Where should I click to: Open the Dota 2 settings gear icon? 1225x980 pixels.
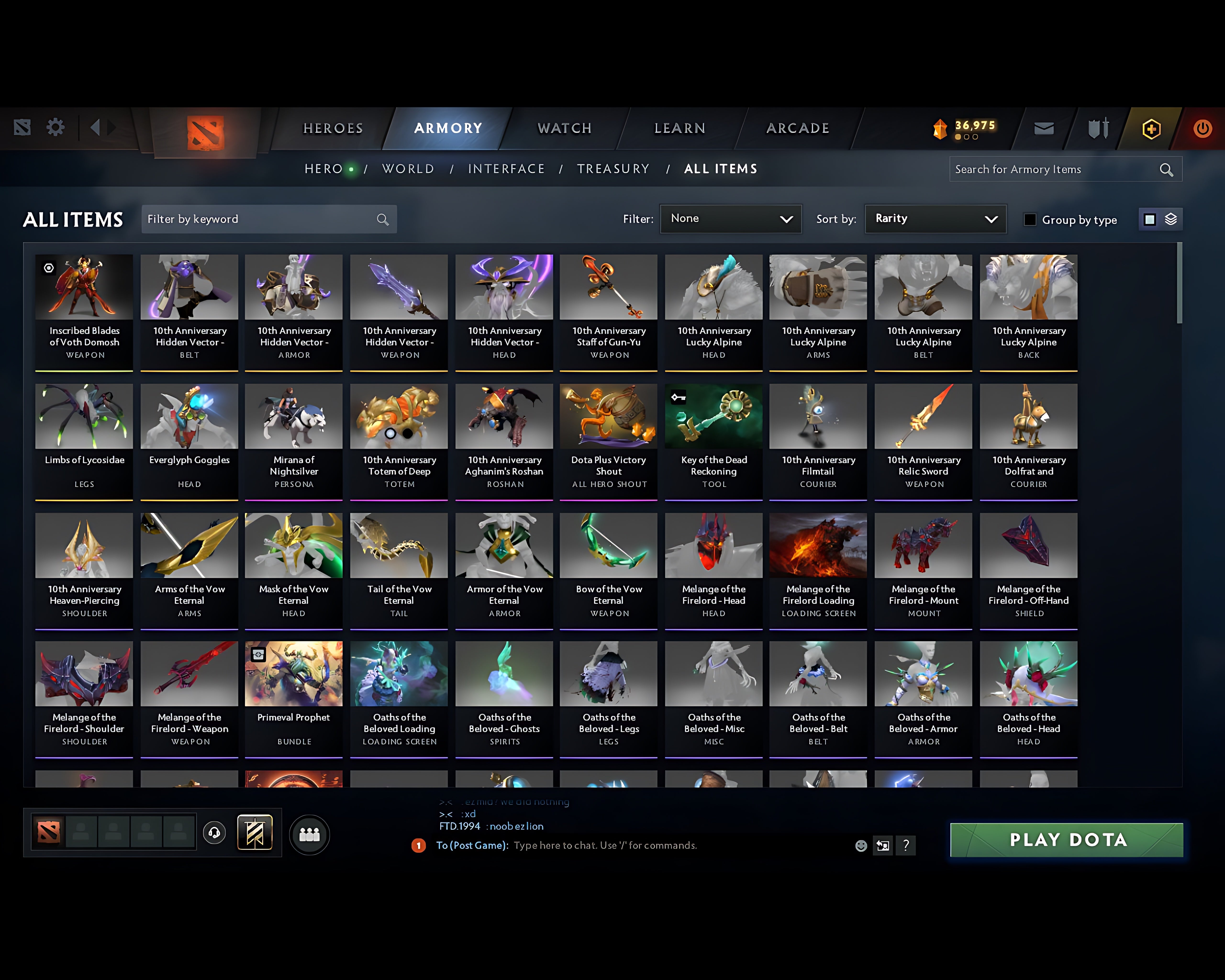[55, 128]
